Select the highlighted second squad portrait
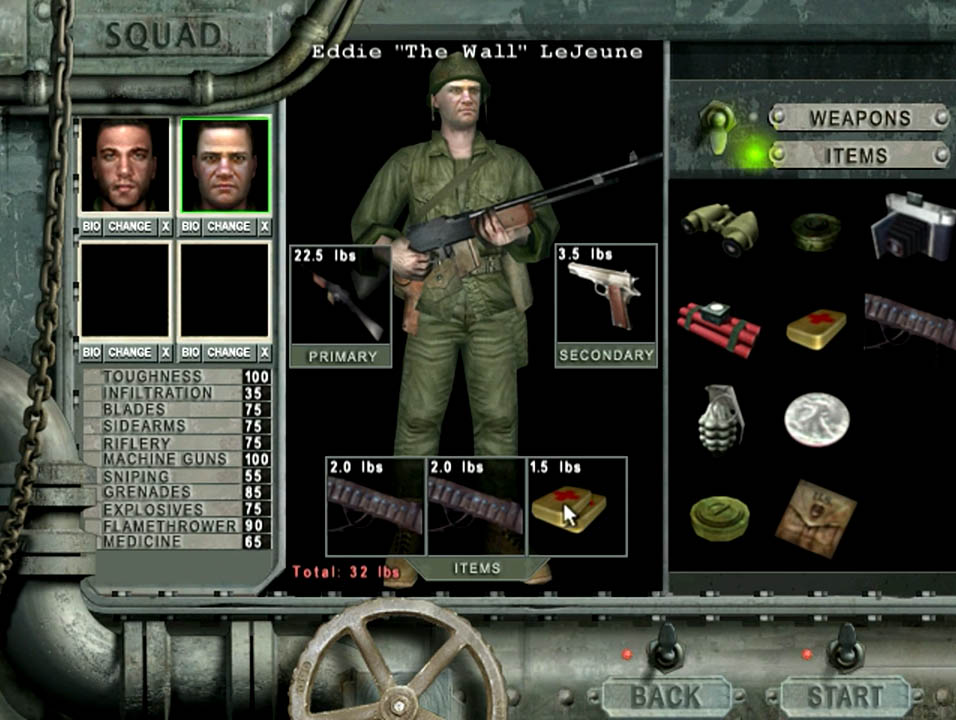The image size is (956, 720). [225, 166]
